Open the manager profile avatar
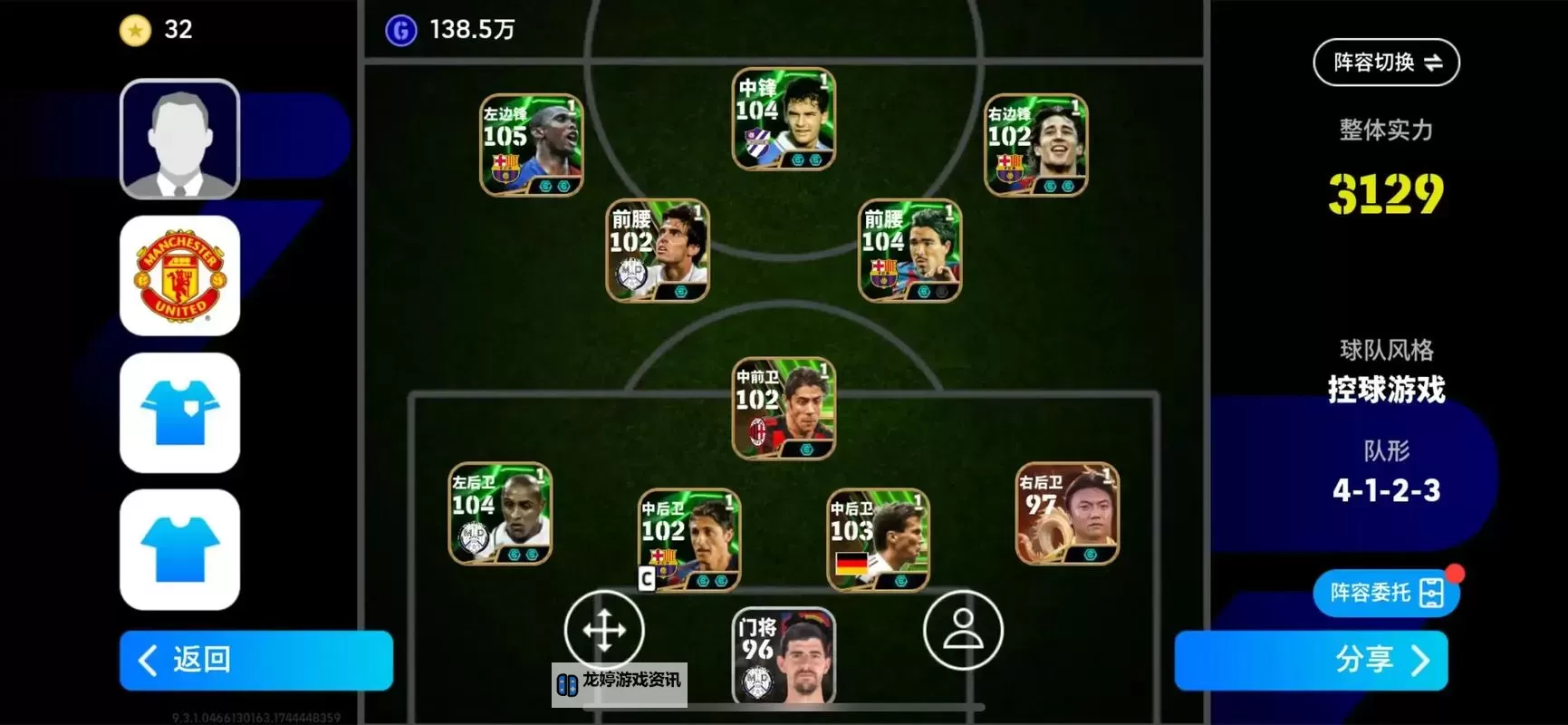 [x=179, y=138]
